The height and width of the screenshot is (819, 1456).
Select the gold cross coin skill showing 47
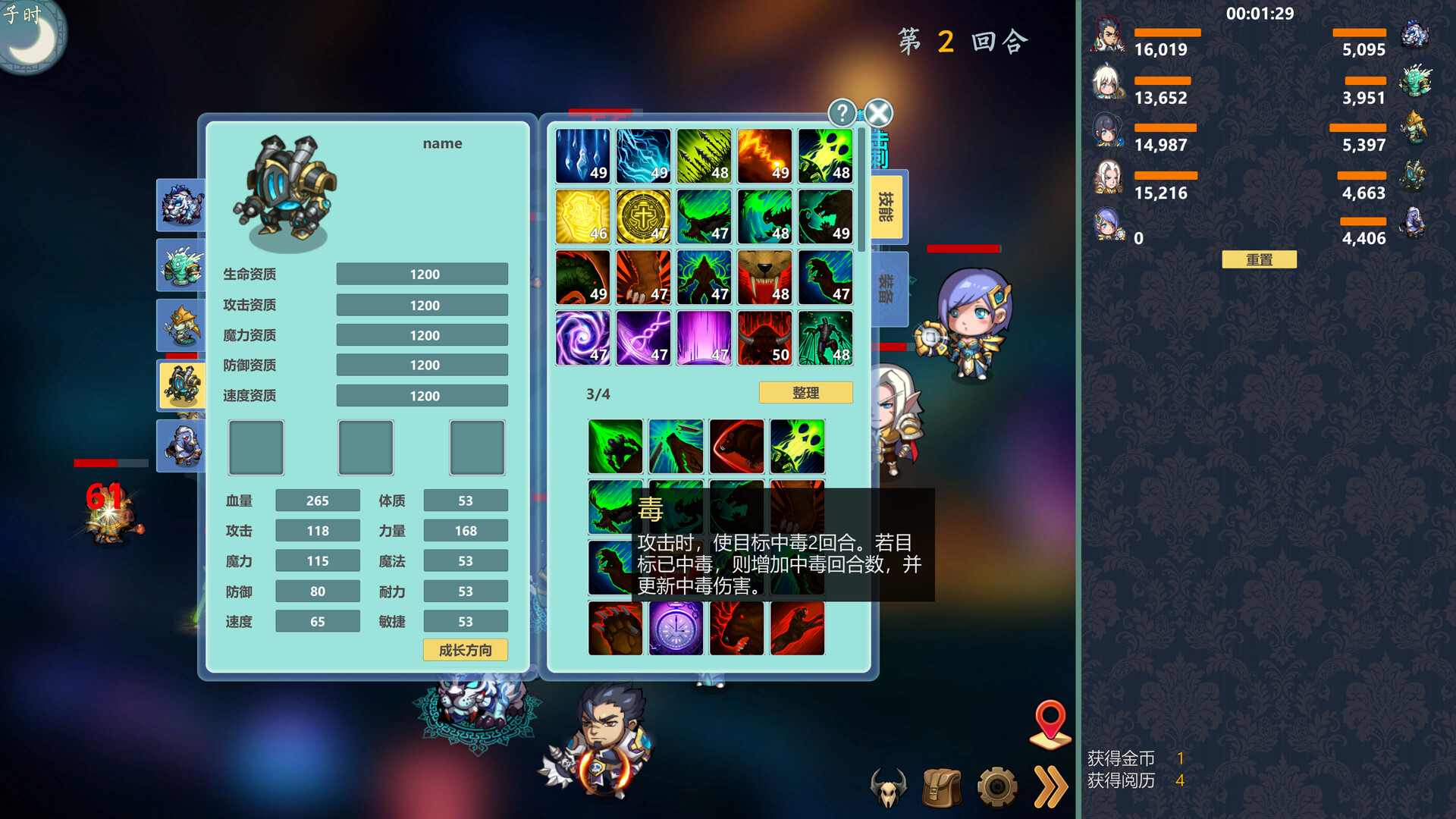[643, 216]
